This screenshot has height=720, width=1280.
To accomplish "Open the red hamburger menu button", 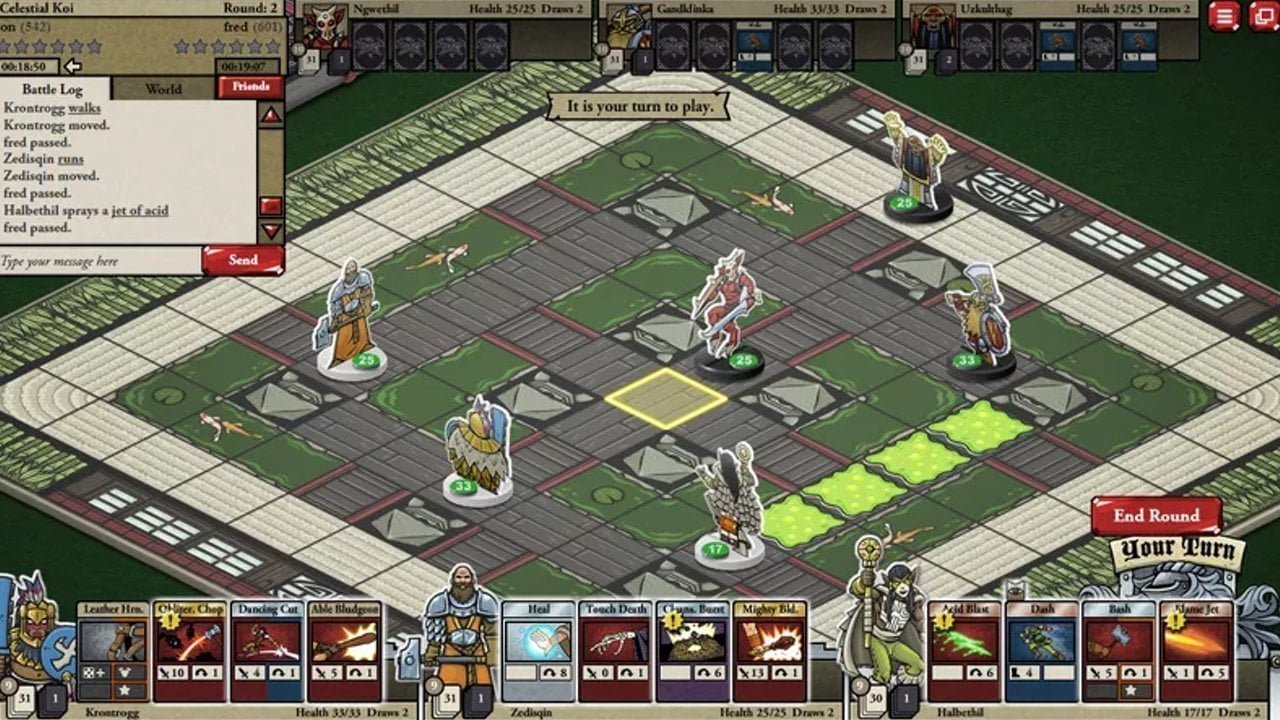I will pos(1225,16).
